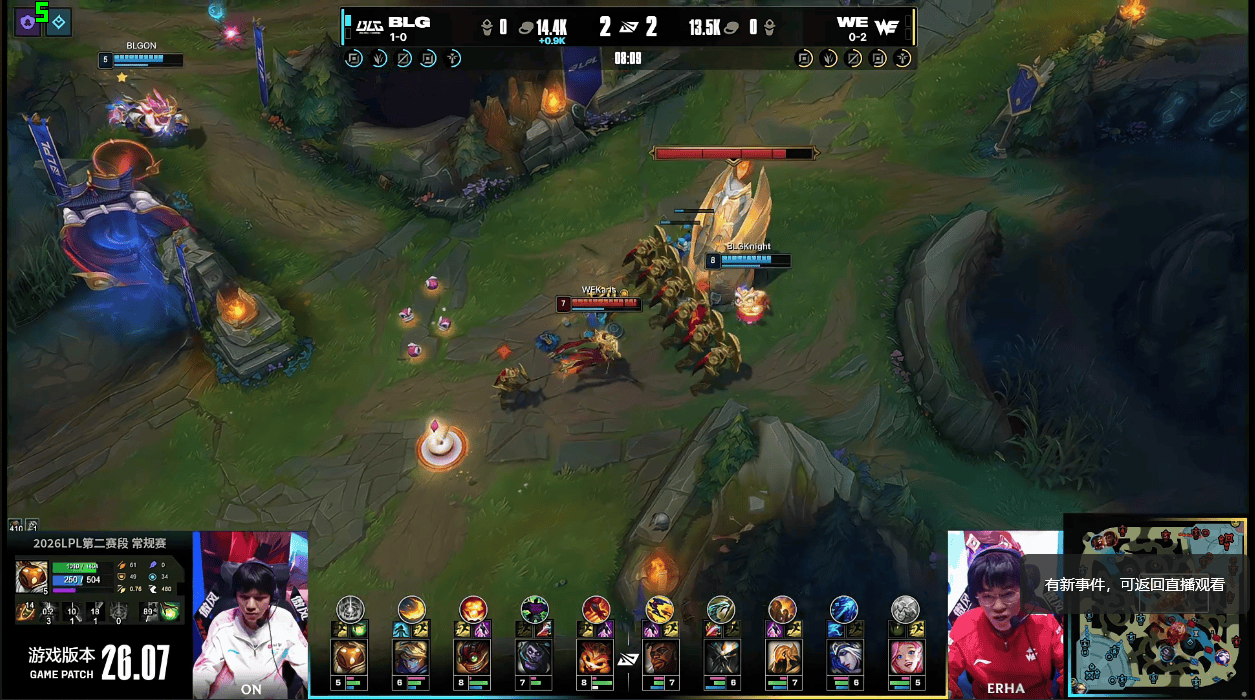Select Gnar's portrait in the champion bar

tap(596, 657)
